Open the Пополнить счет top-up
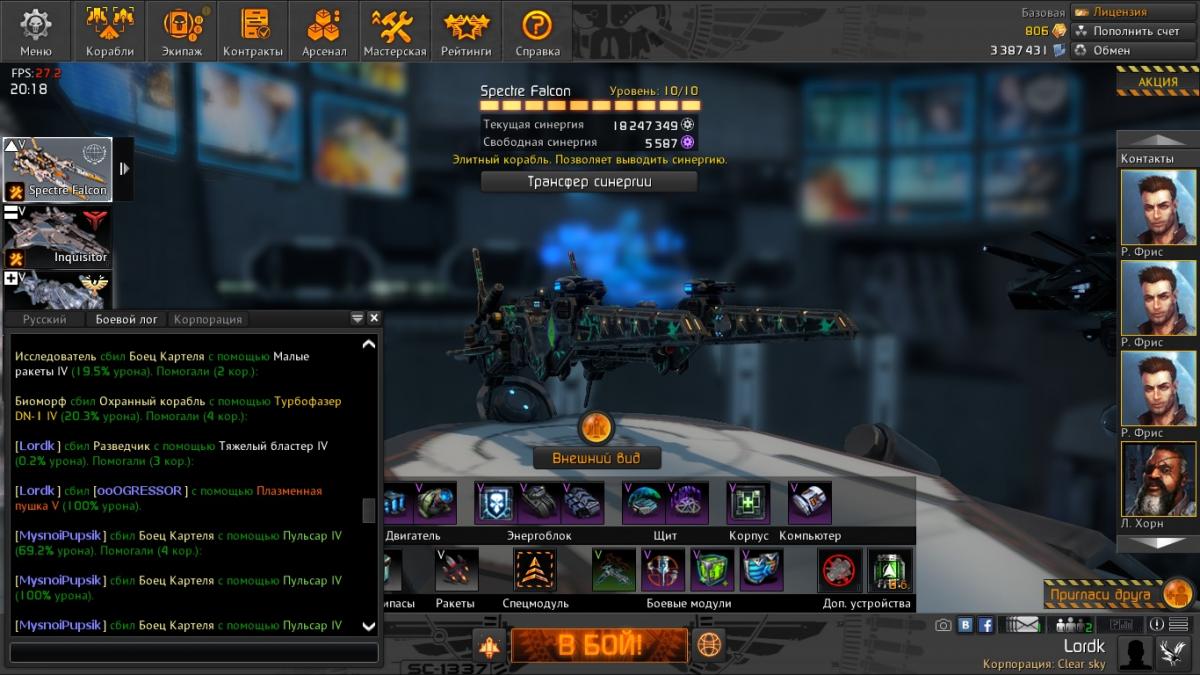 point(1134,31)
